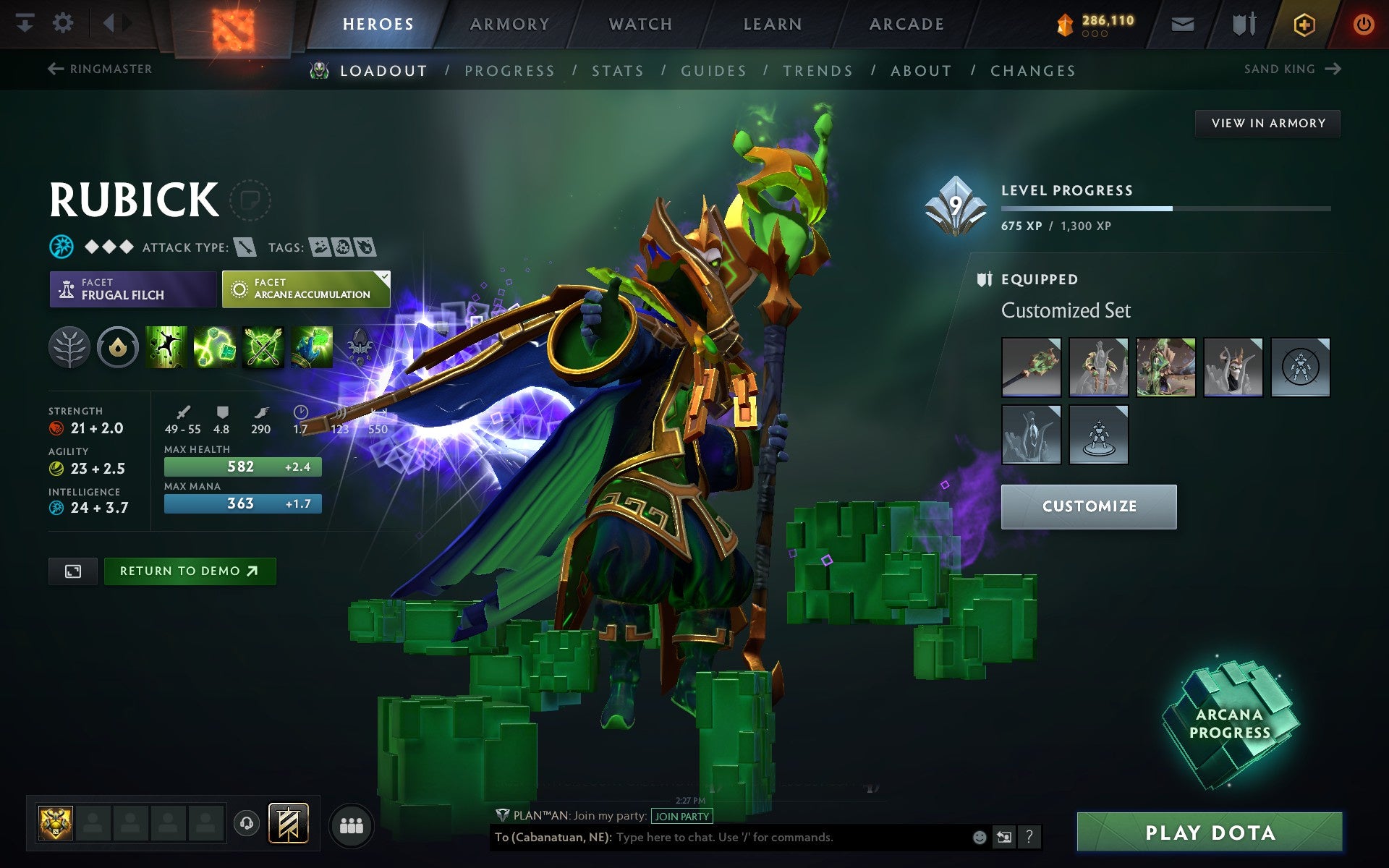Open the ARMORY menu item

click(509, 22)
